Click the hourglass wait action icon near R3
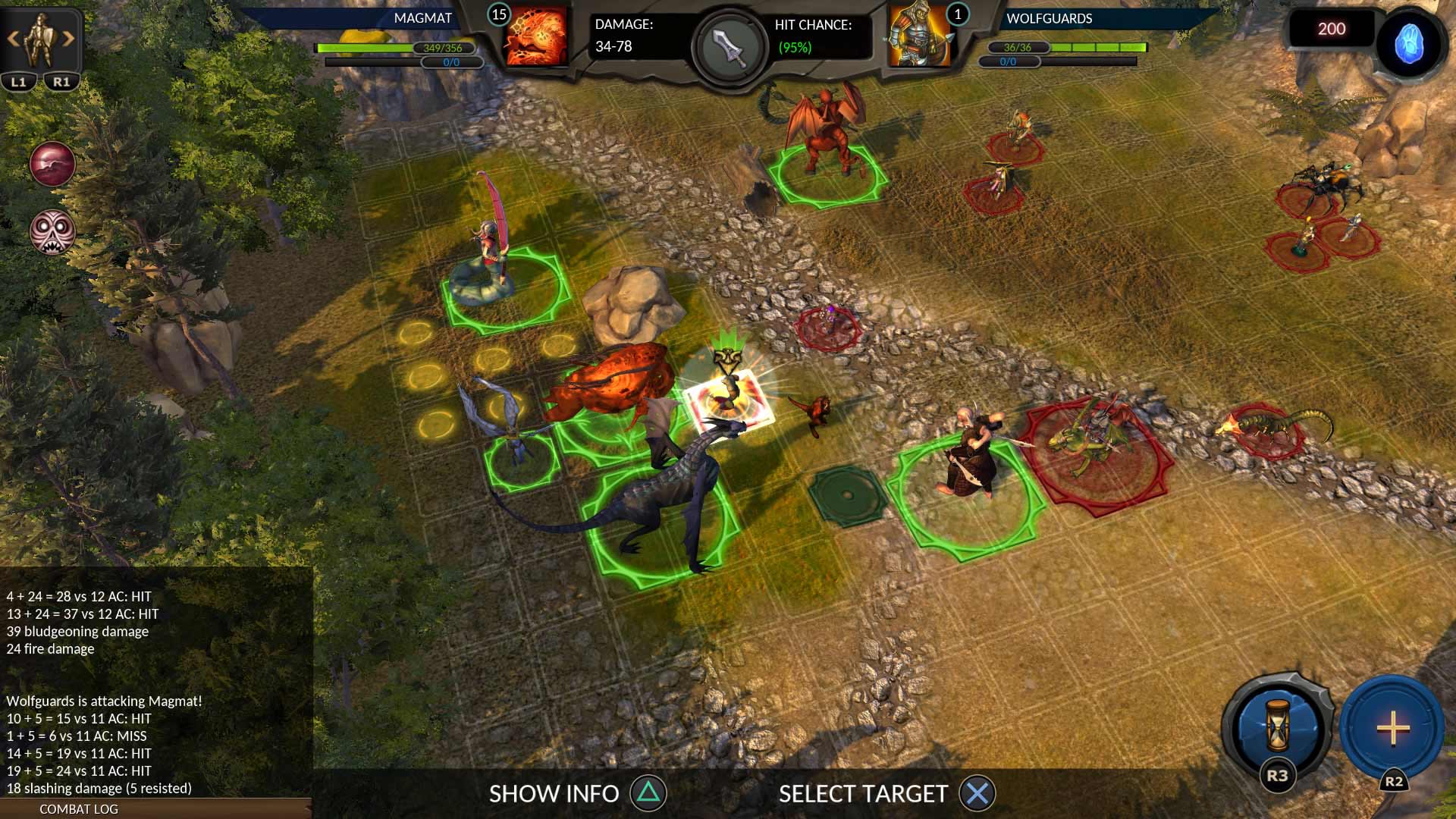Screen dimensions: 1456x819 (x=1276, y=726)
